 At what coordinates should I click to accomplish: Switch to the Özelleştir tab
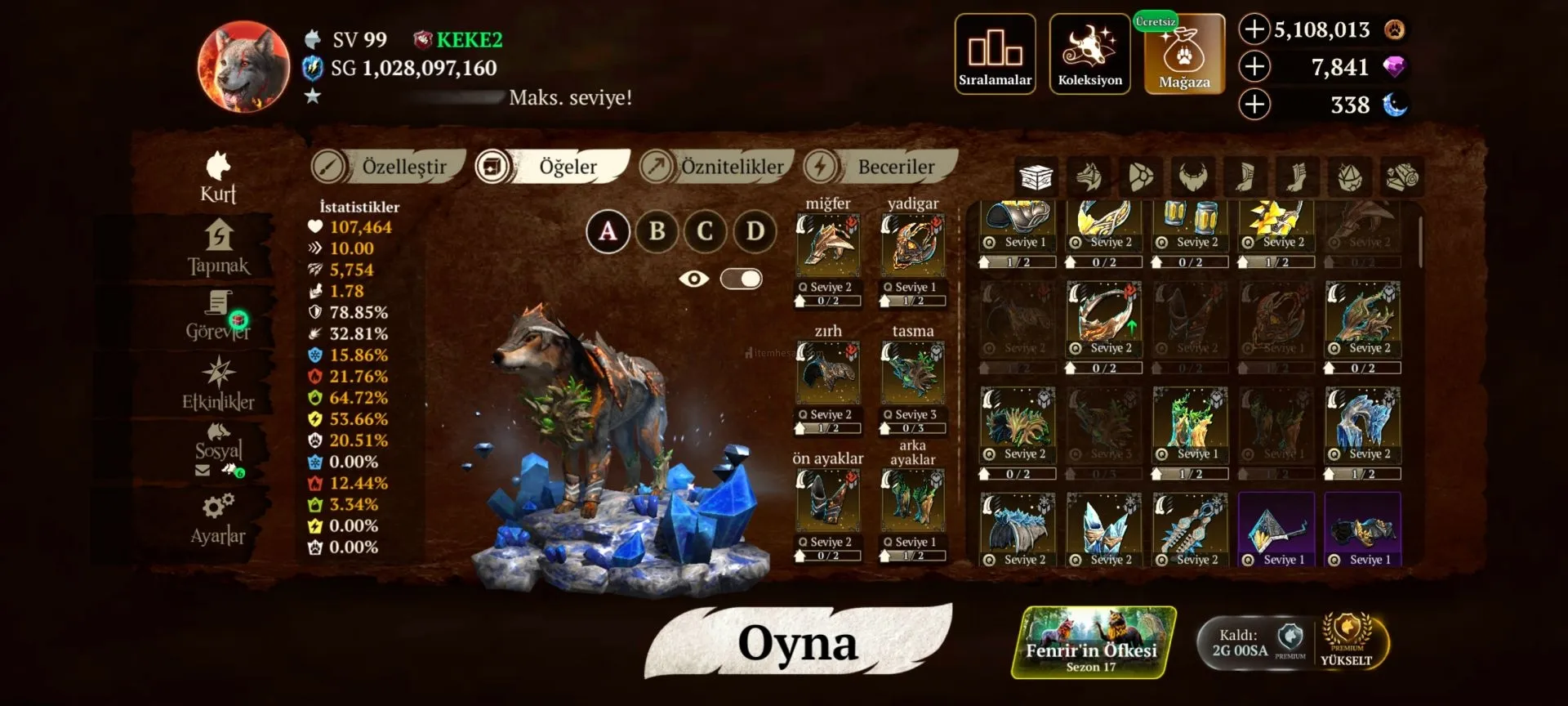(389, 167)
